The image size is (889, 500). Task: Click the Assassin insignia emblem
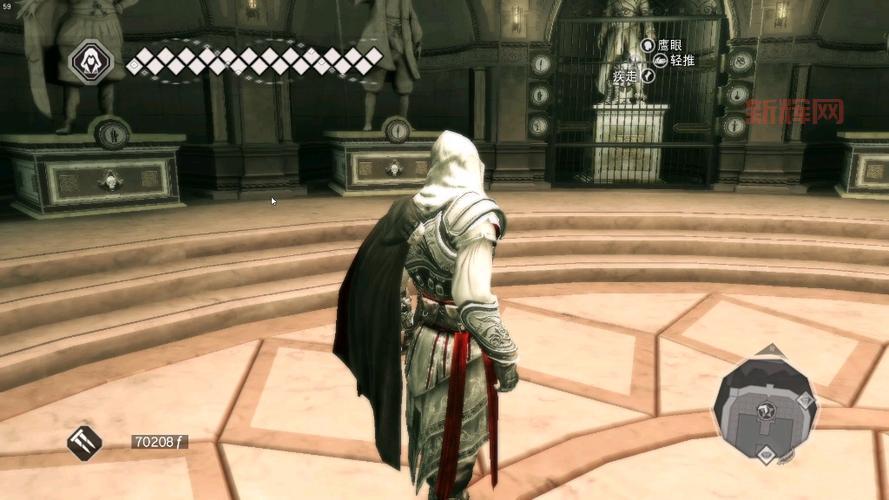click(x=90, y=63)
